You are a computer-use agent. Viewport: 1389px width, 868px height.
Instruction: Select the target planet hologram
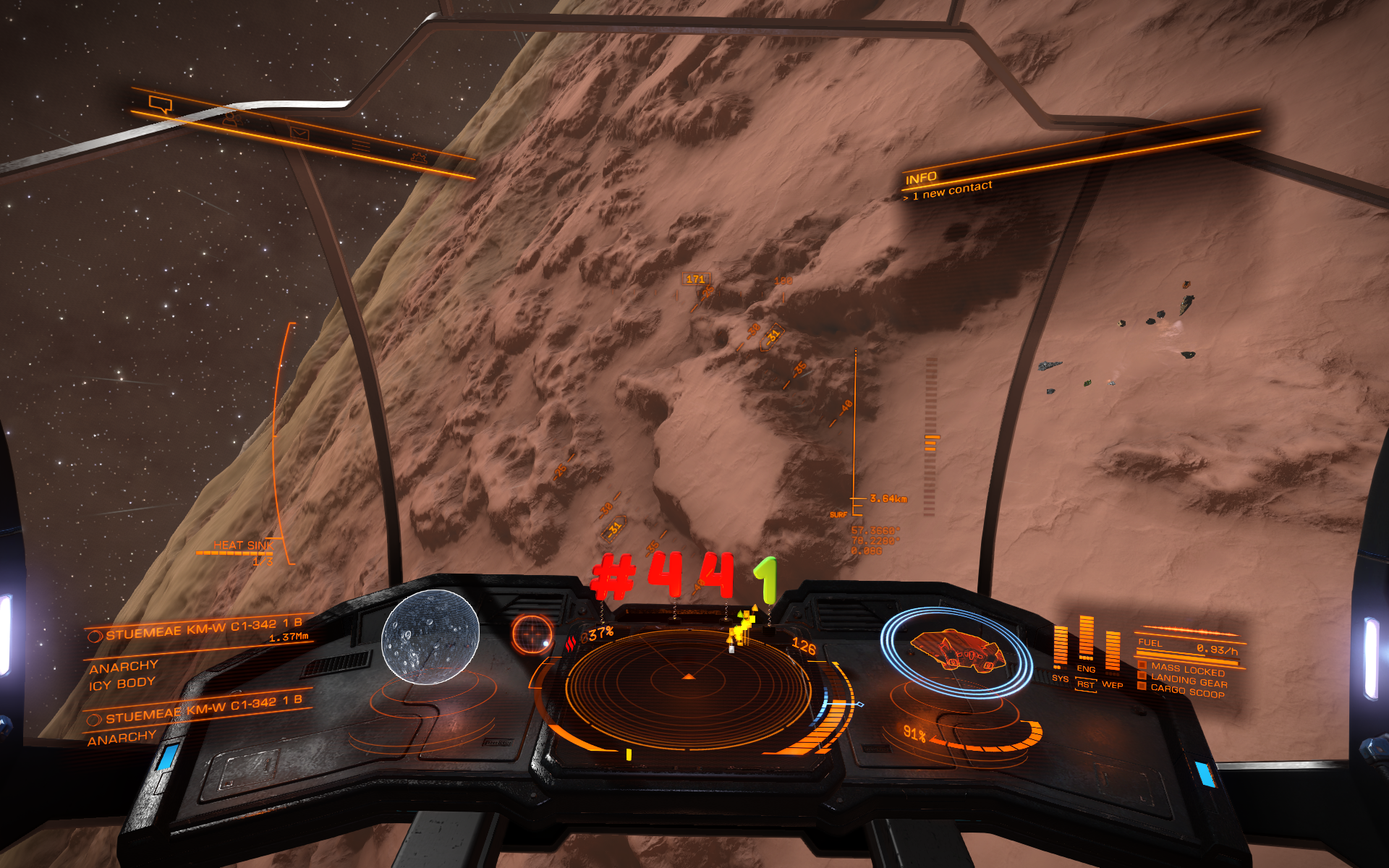[x=430, y=637]
